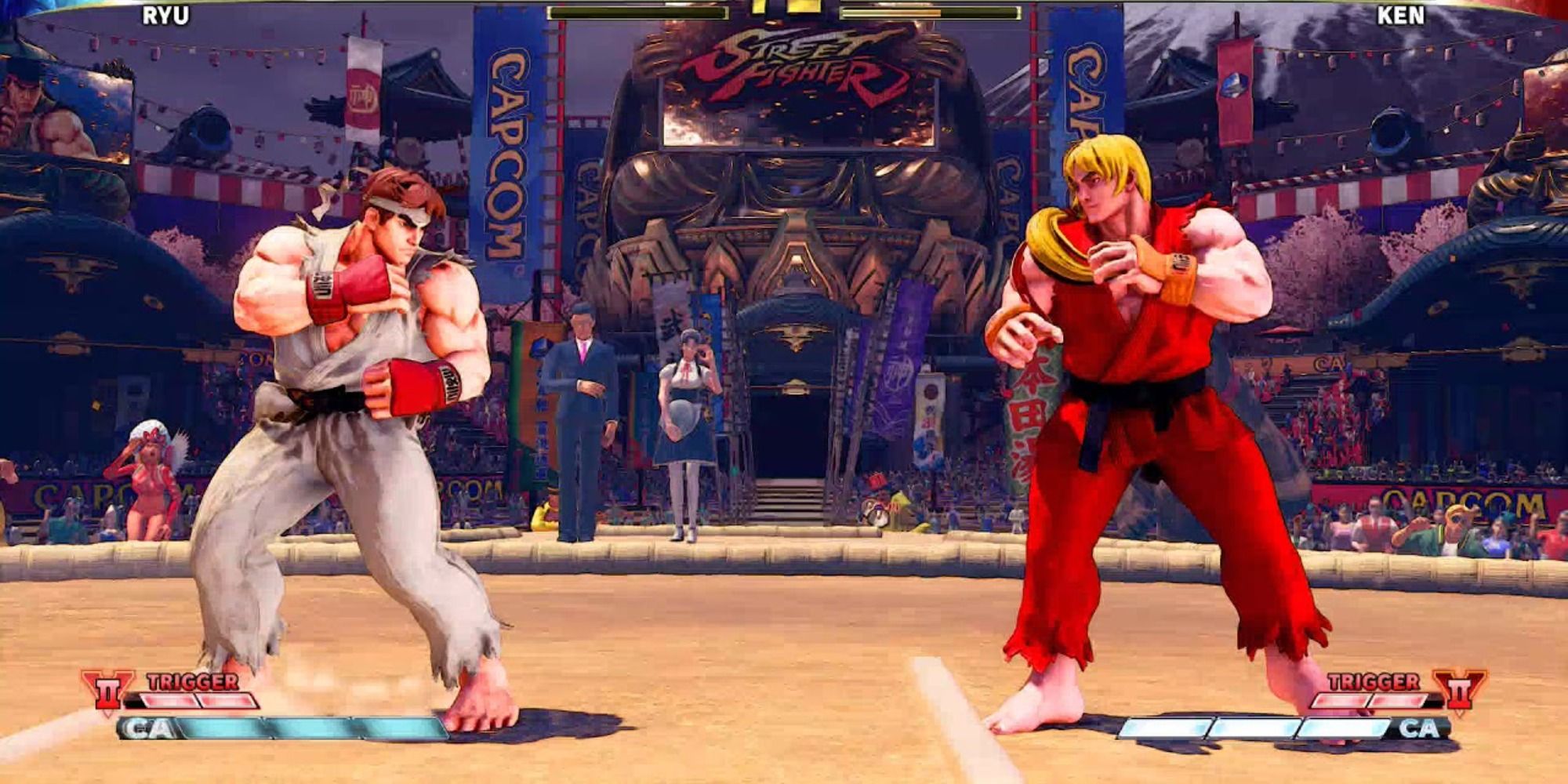1568x784 pixels.
Task: Click the CA label on Ryu's critical gauge
Action: tap(151, 729)
